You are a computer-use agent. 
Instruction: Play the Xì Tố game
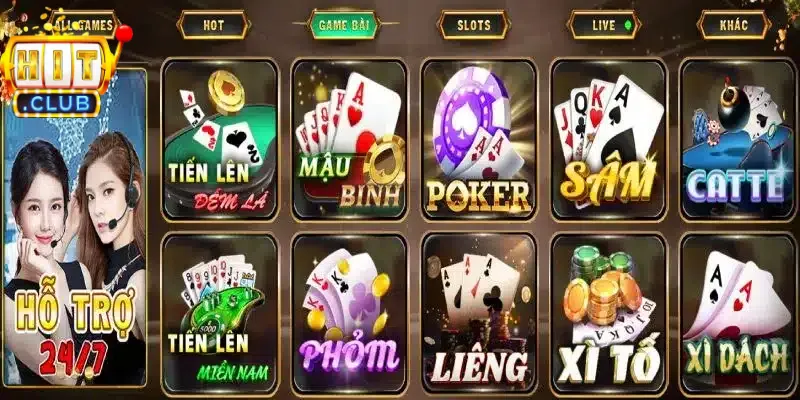click(x=607, y=313)
